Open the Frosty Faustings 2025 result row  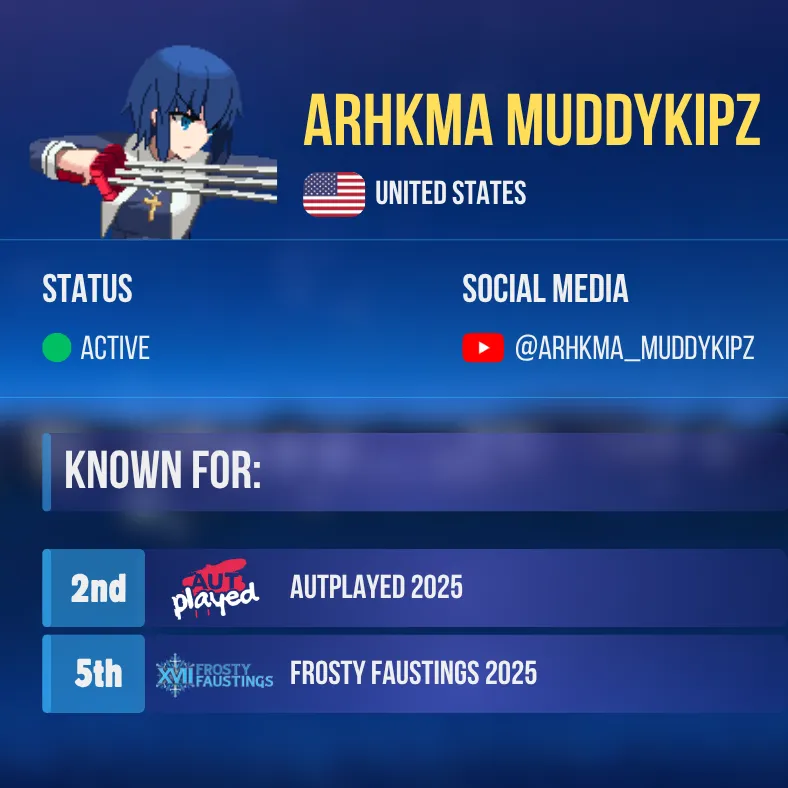(413, 673)
